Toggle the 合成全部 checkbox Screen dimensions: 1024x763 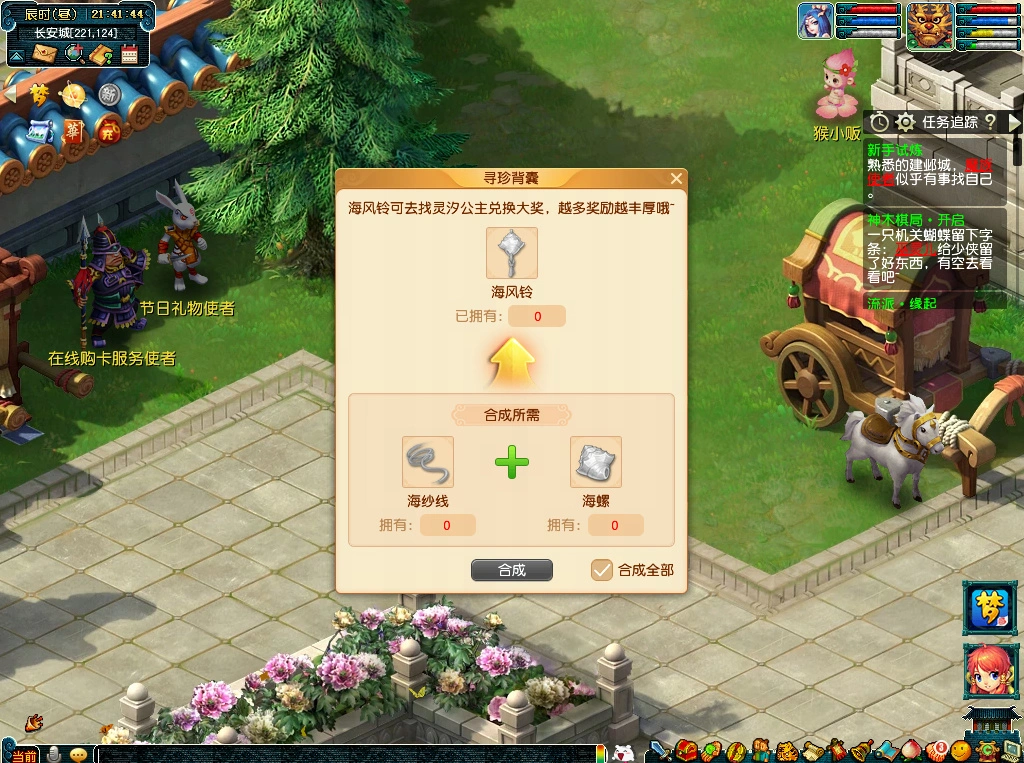pos(601,570)
